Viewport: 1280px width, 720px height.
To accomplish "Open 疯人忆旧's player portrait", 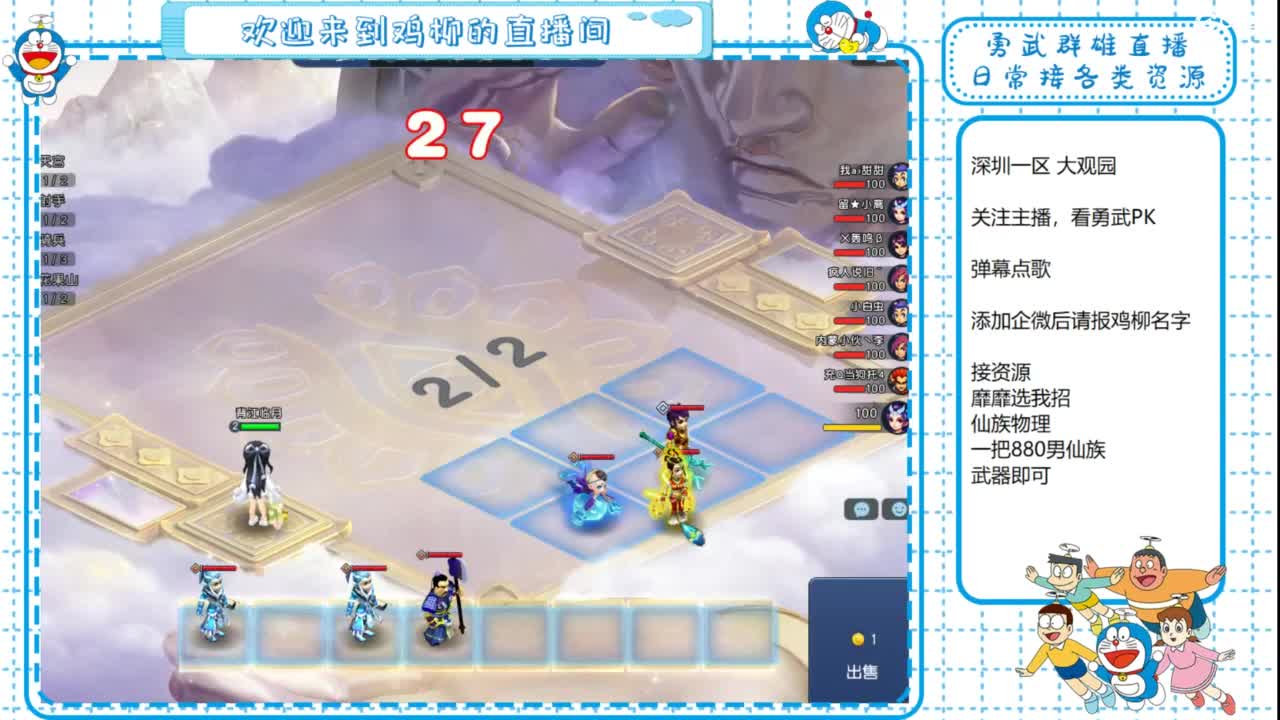I will pyautogui.click(x=897, y=279).
